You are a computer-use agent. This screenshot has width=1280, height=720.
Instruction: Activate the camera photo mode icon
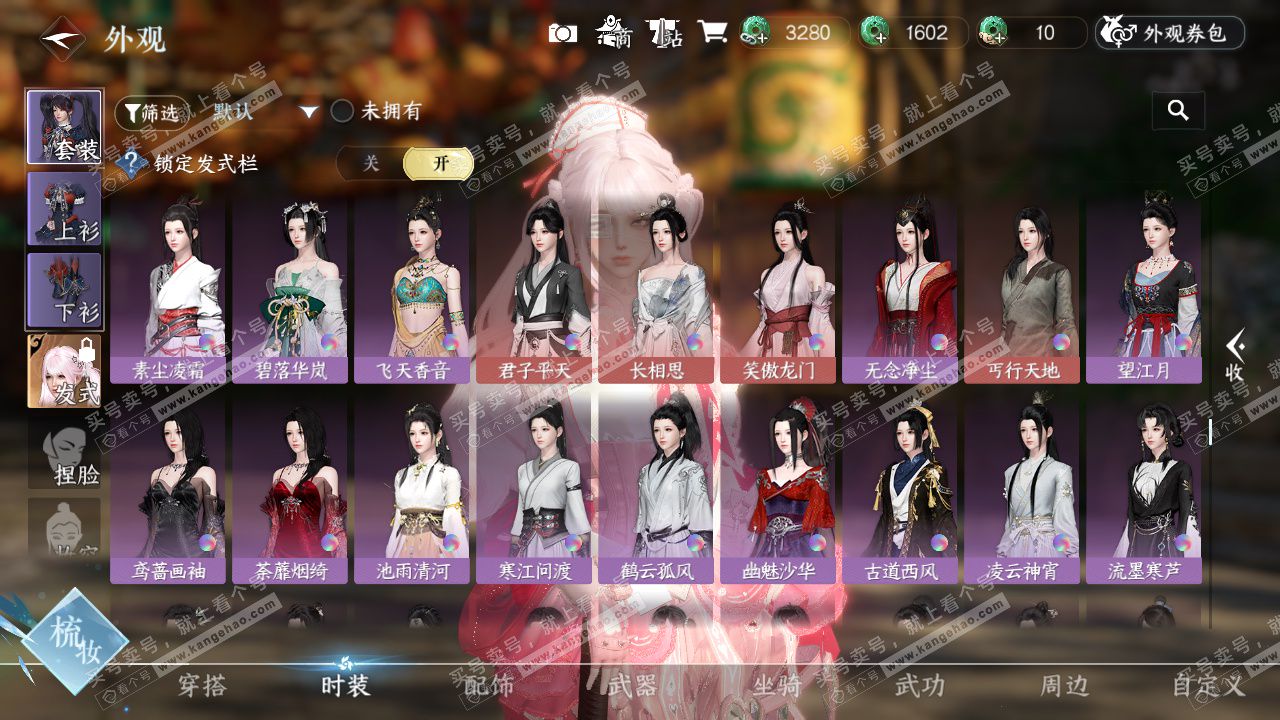[563, 33]
